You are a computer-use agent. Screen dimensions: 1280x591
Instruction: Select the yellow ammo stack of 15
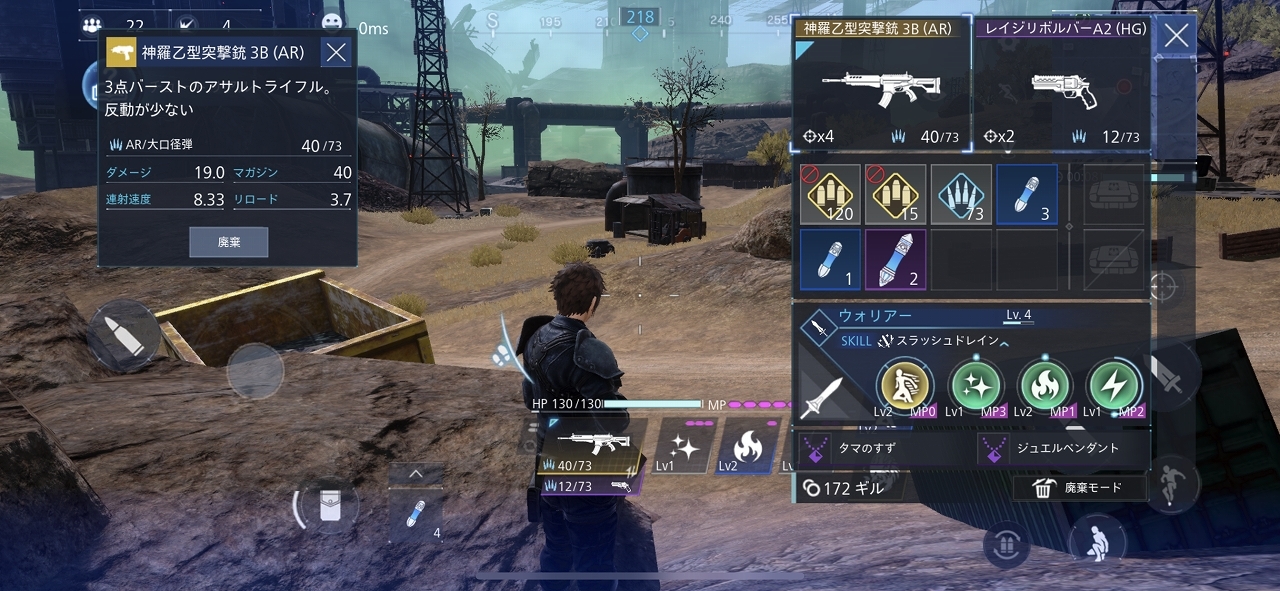[895, 194]
